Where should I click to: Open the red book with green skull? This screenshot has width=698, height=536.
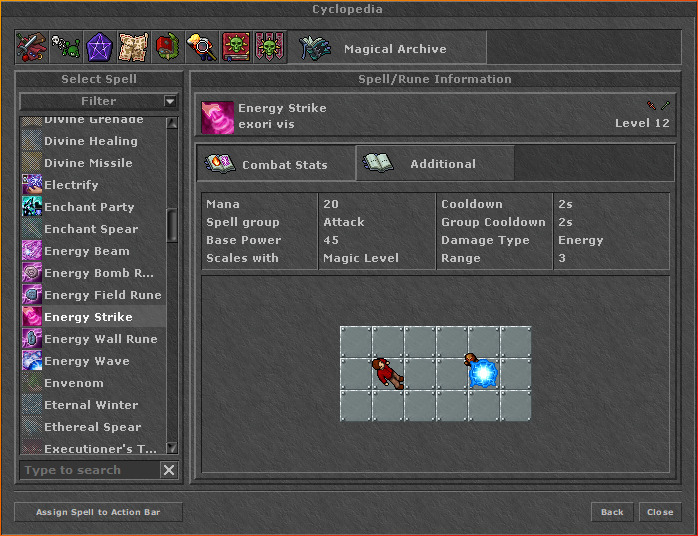point(236,47)
